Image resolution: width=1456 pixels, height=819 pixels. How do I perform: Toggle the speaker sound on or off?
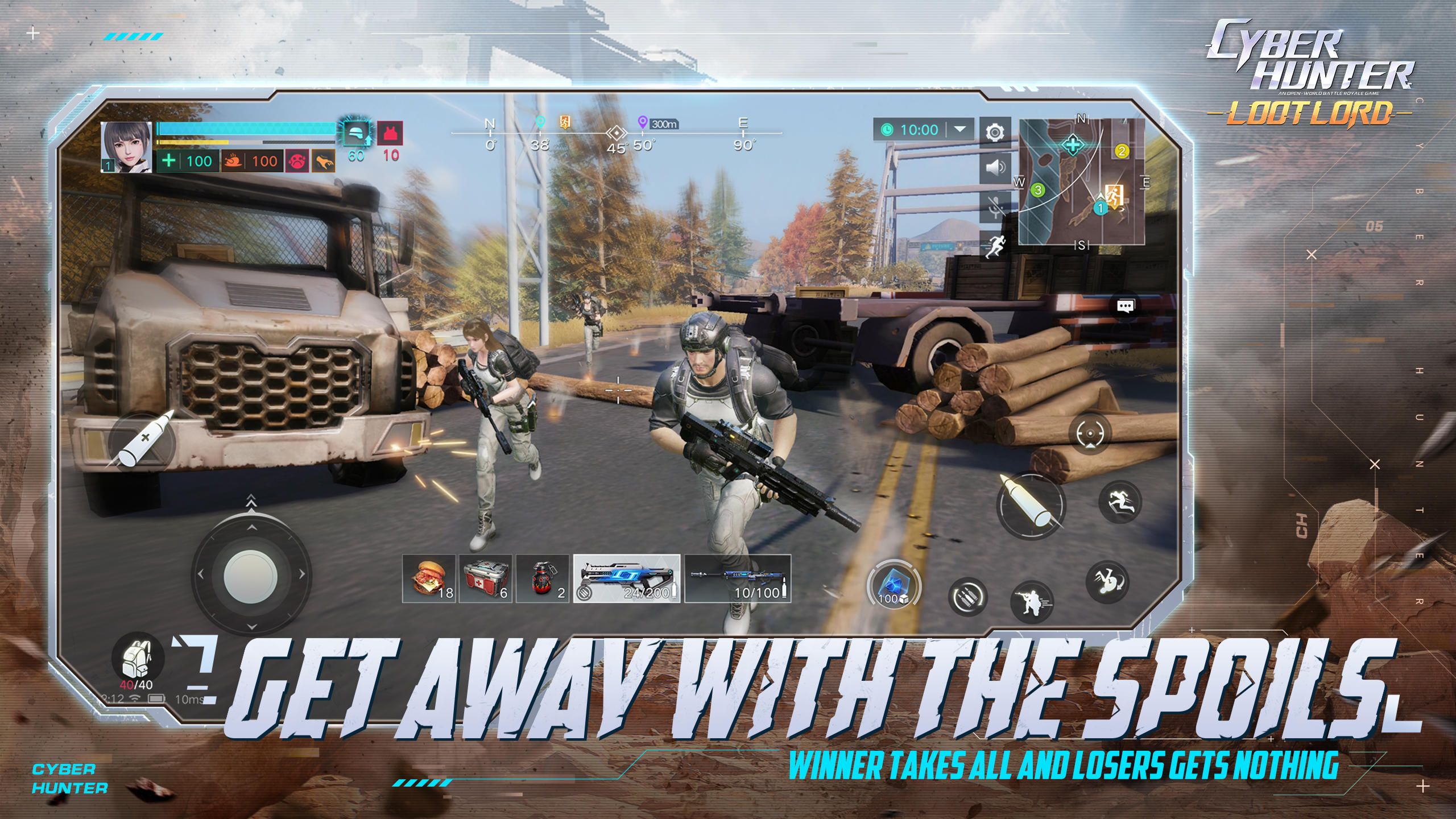click(995, 168)
